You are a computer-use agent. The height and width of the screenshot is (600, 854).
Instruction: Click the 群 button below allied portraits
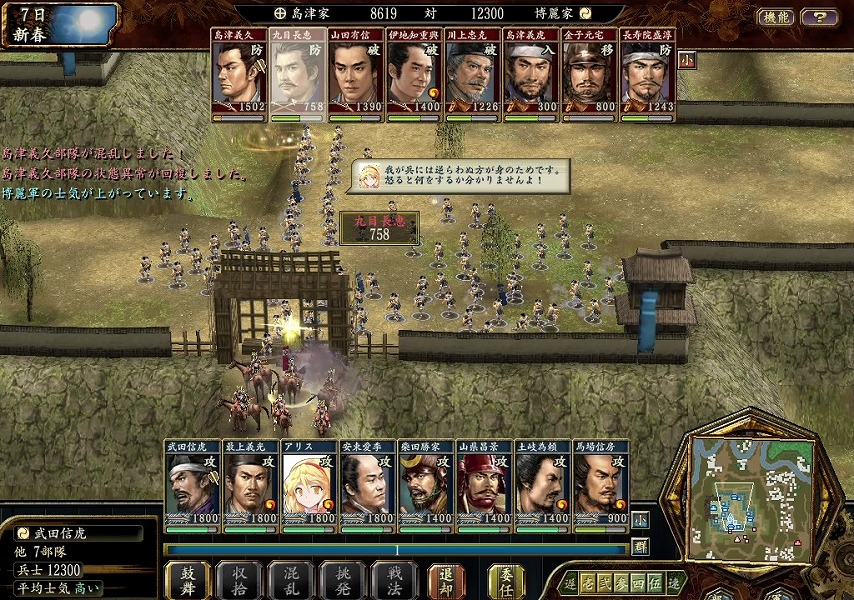tap(640, 546)
